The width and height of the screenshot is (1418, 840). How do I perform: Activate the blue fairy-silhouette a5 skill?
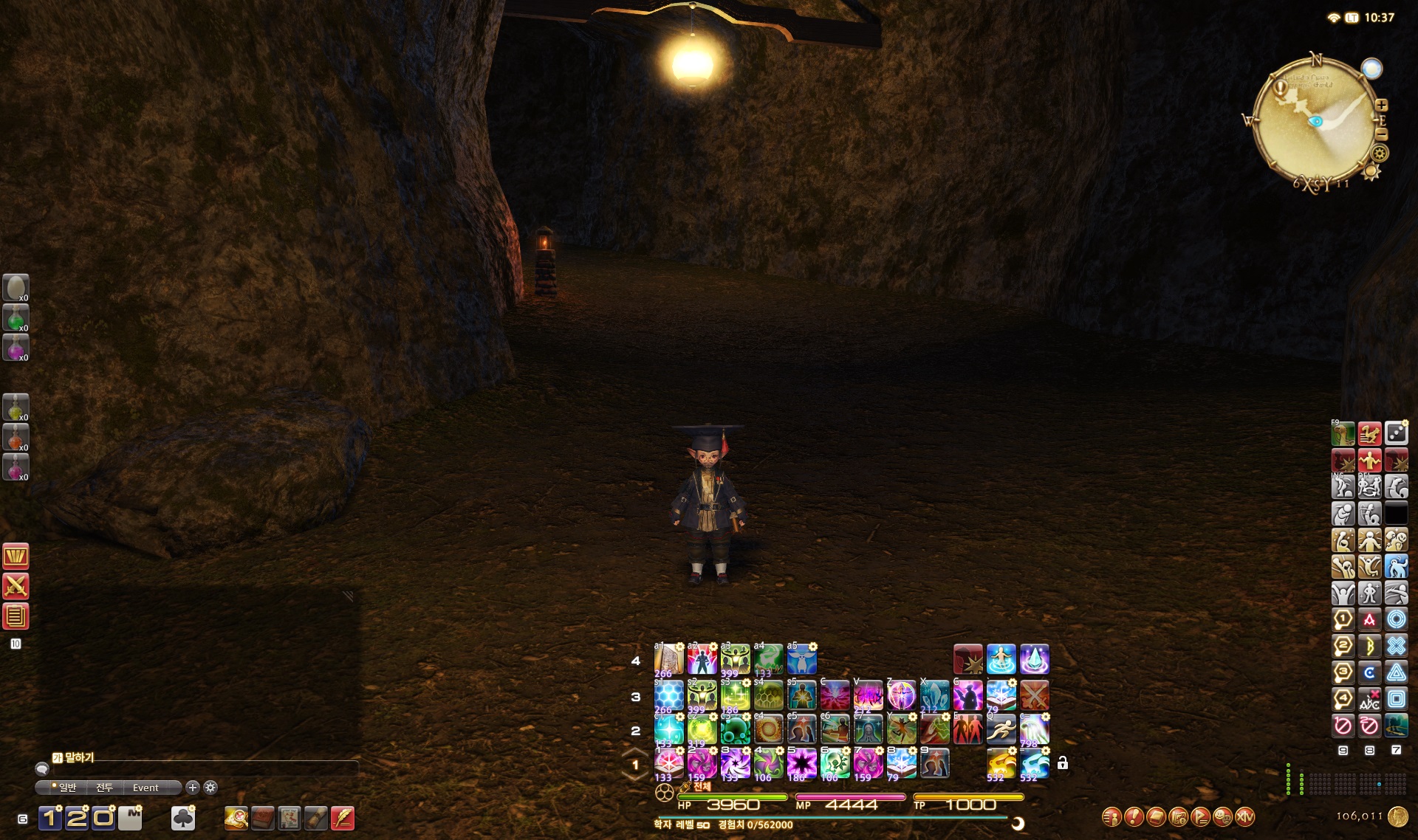point(801,659)
